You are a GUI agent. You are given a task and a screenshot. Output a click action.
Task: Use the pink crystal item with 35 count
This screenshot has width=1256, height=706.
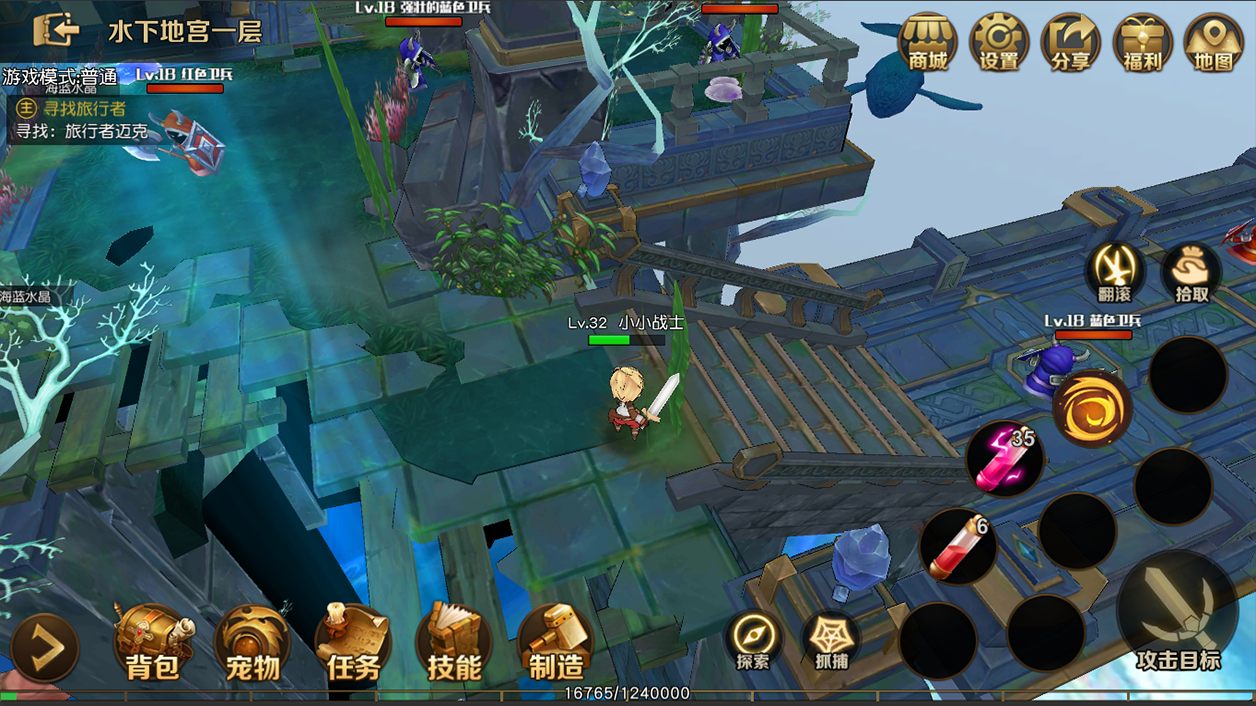click(1004, 459)
